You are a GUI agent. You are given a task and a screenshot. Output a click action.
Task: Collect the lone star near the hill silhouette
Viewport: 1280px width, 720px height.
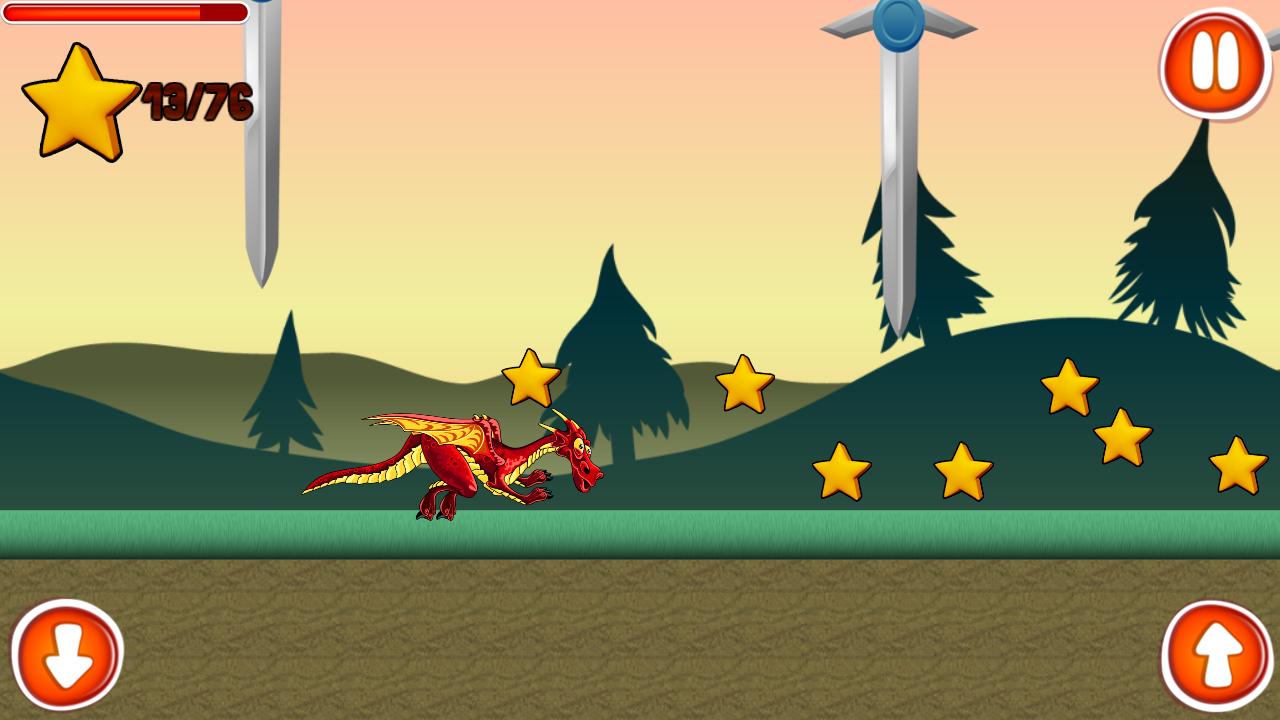tap(744, 383)
